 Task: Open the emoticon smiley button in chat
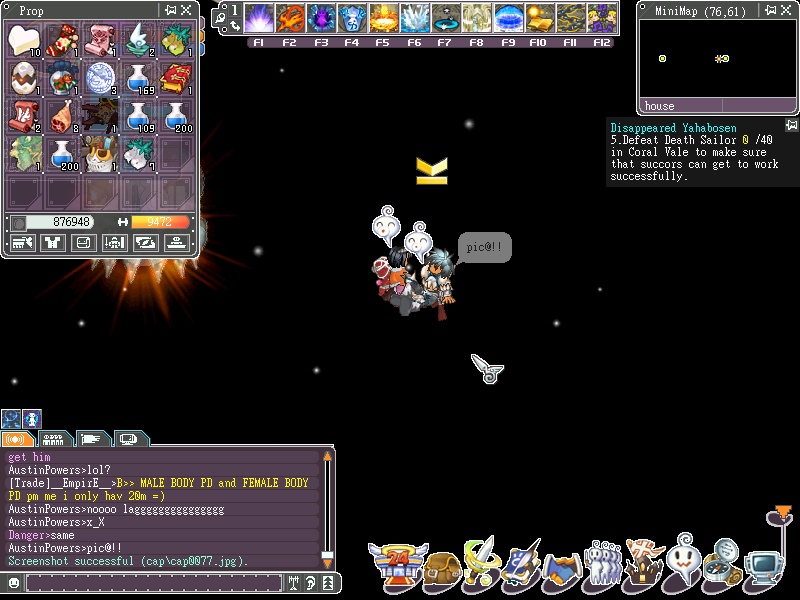(x=13, y=582)
